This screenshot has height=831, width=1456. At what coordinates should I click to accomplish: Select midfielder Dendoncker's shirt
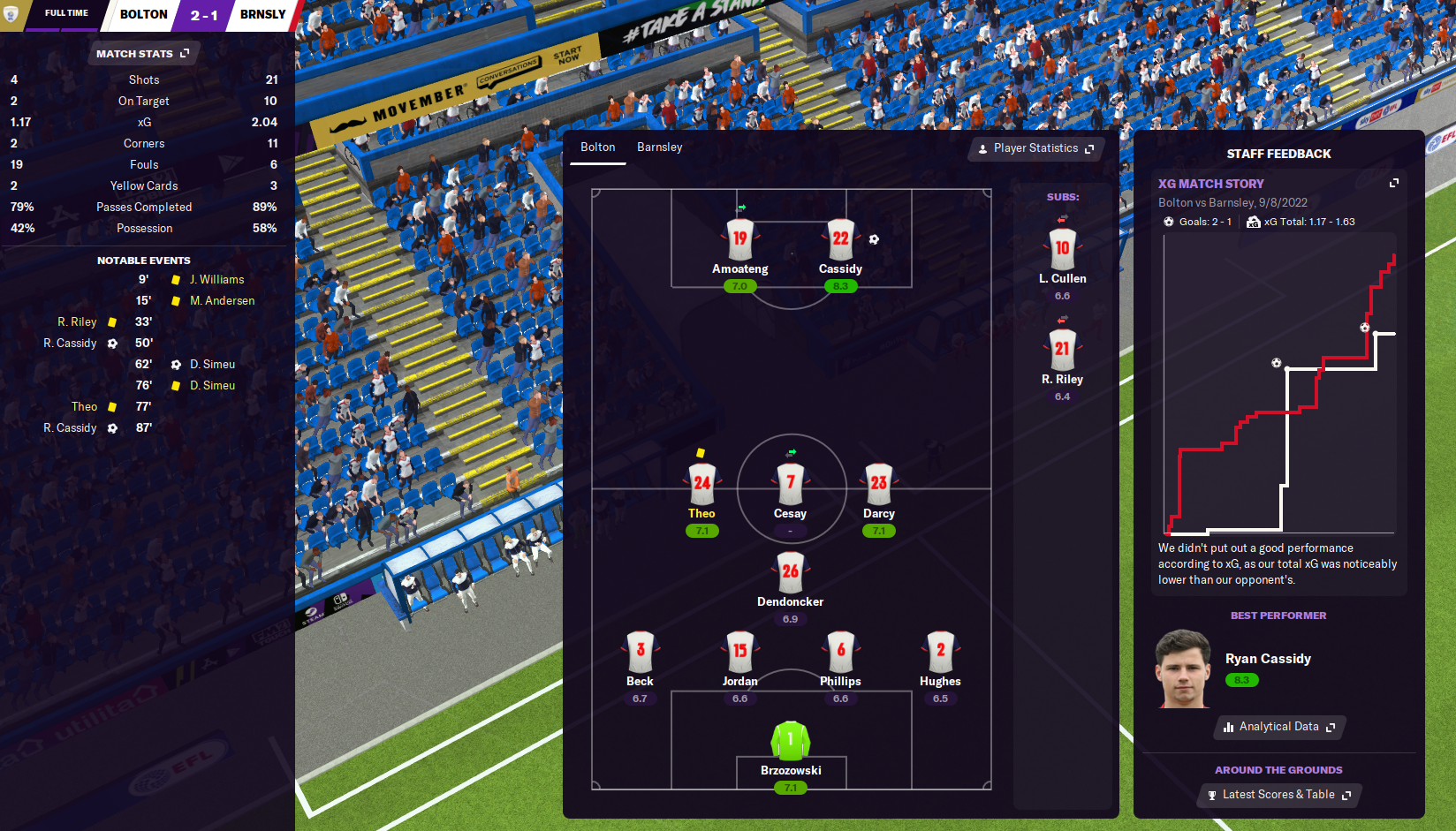(790, 572)
